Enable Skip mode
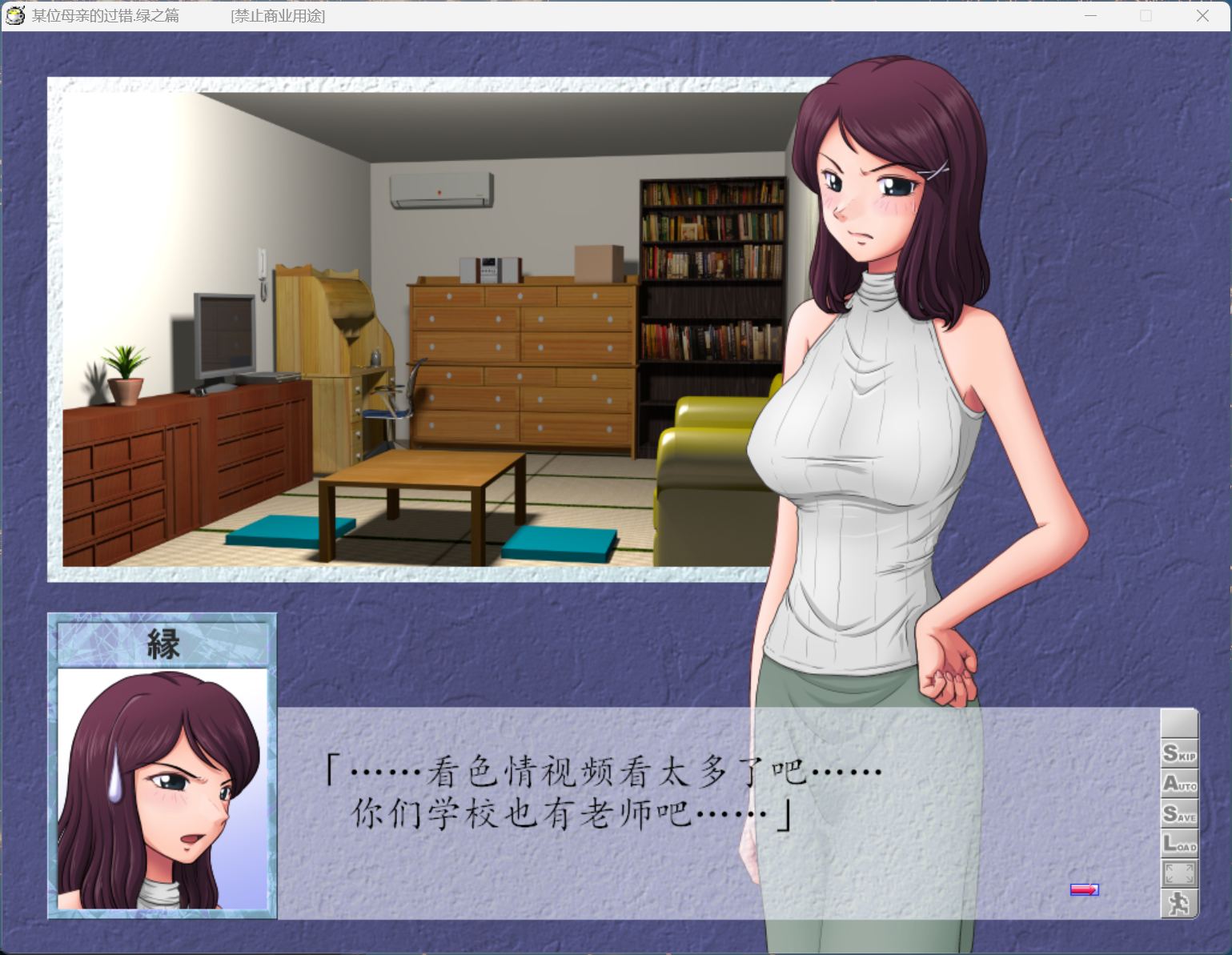1232x955 pixels. tap(1178, 751)
